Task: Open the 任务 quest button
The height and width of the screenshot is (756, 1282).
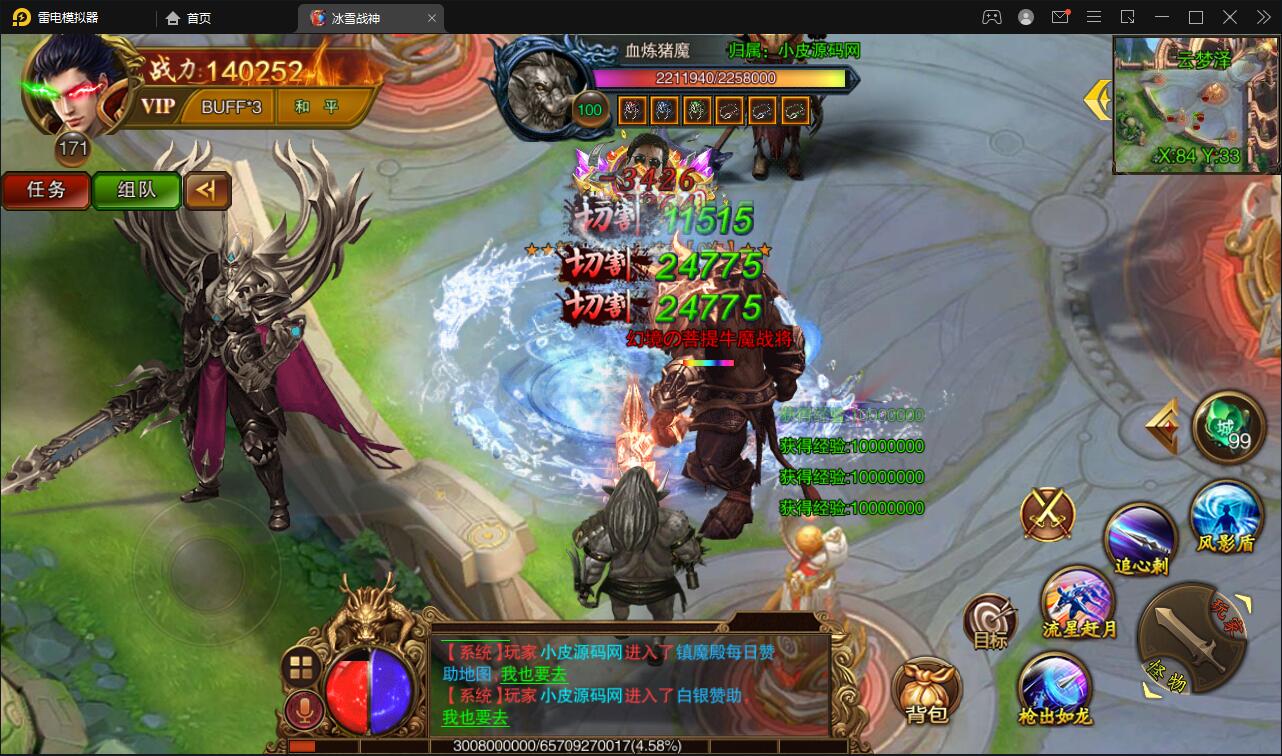Action: click(x=46, y=189)
